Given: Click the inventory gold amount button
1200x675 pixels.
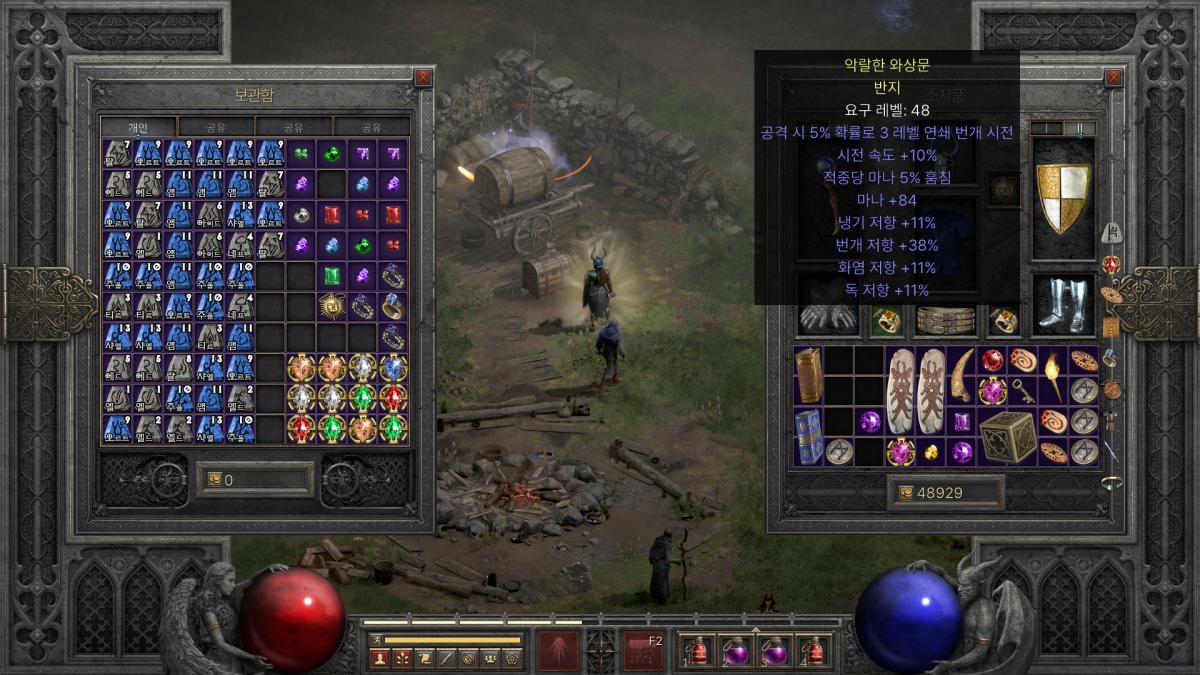Looking at the screenshot, I should click(945, 493).
